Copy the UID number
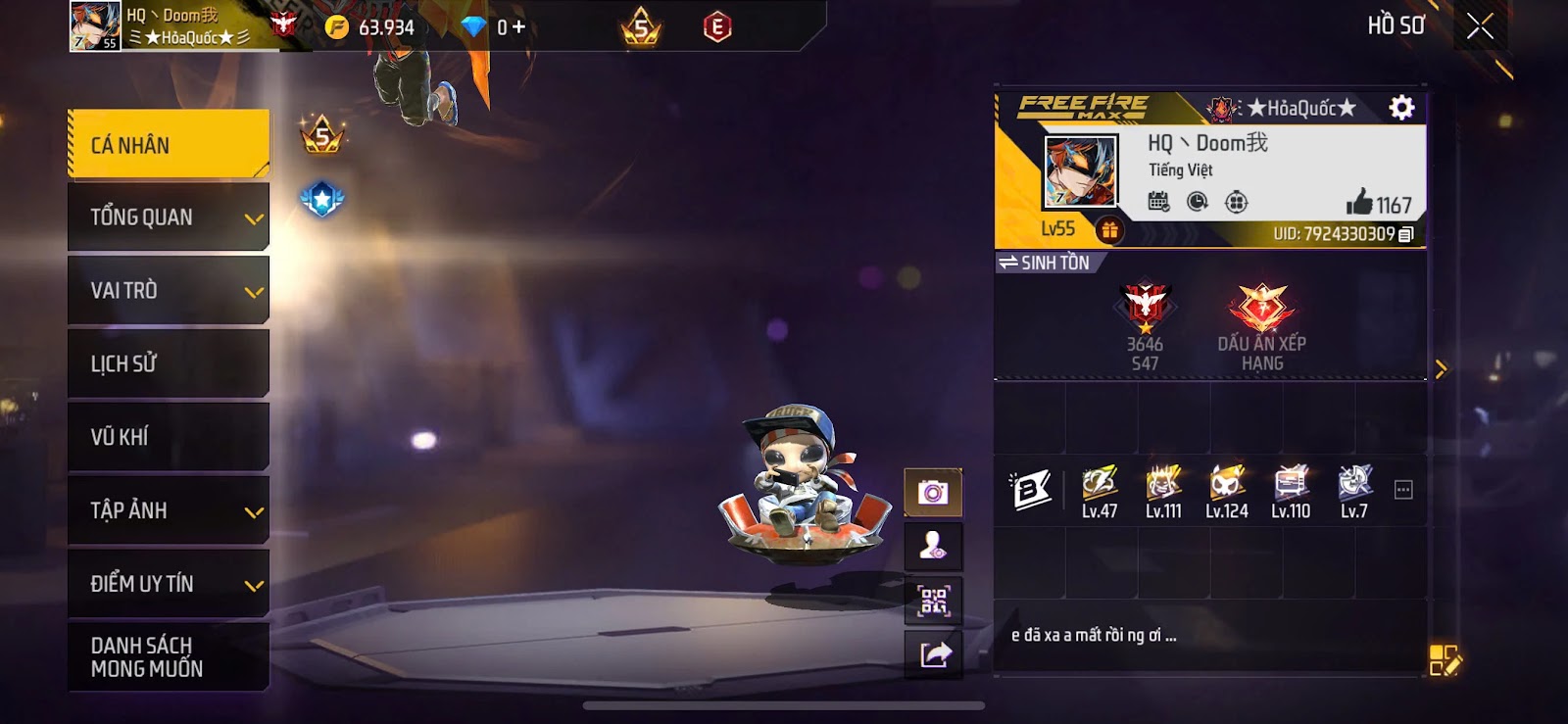The image size is (1568, 724). (x=1406, y=234)
